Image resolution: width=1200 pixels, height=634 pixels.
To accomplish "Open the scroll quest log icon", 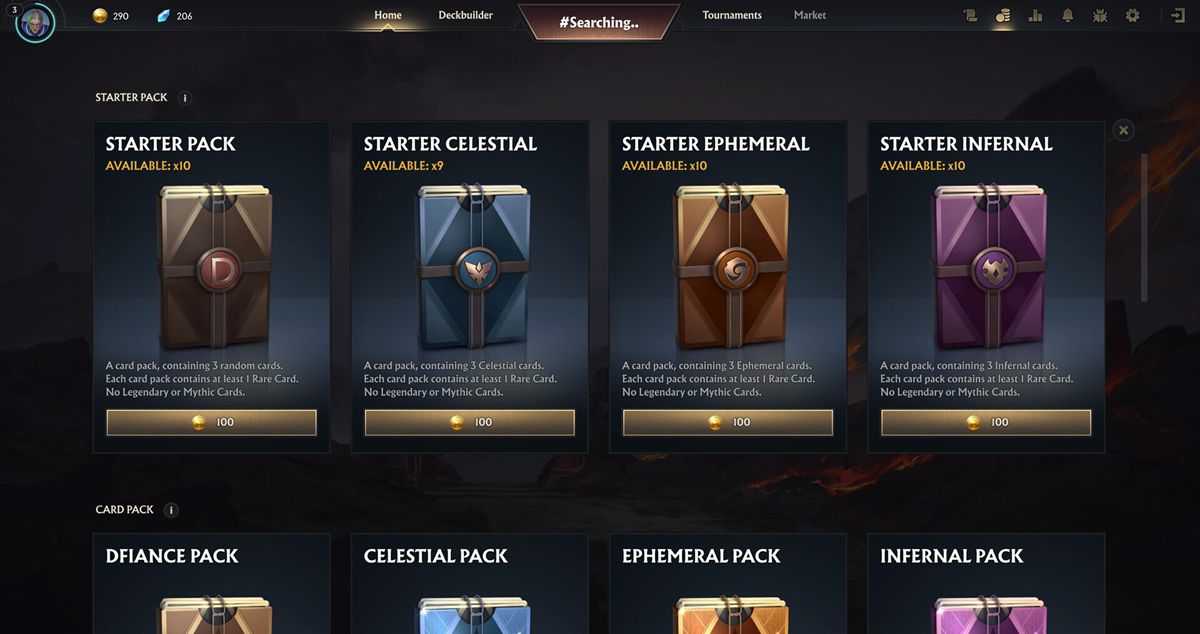I will 970,16.
